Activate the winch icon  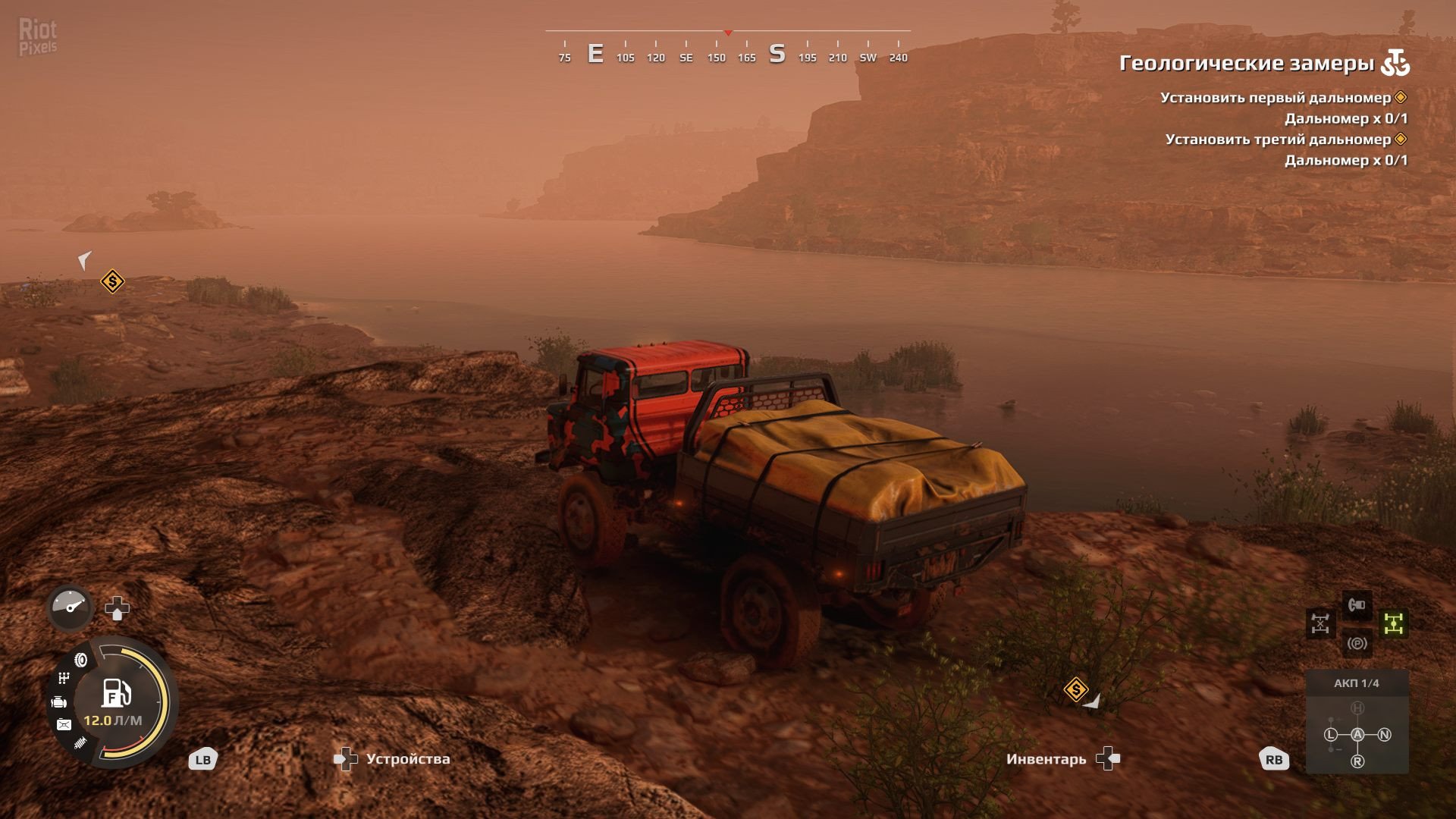1357,604
